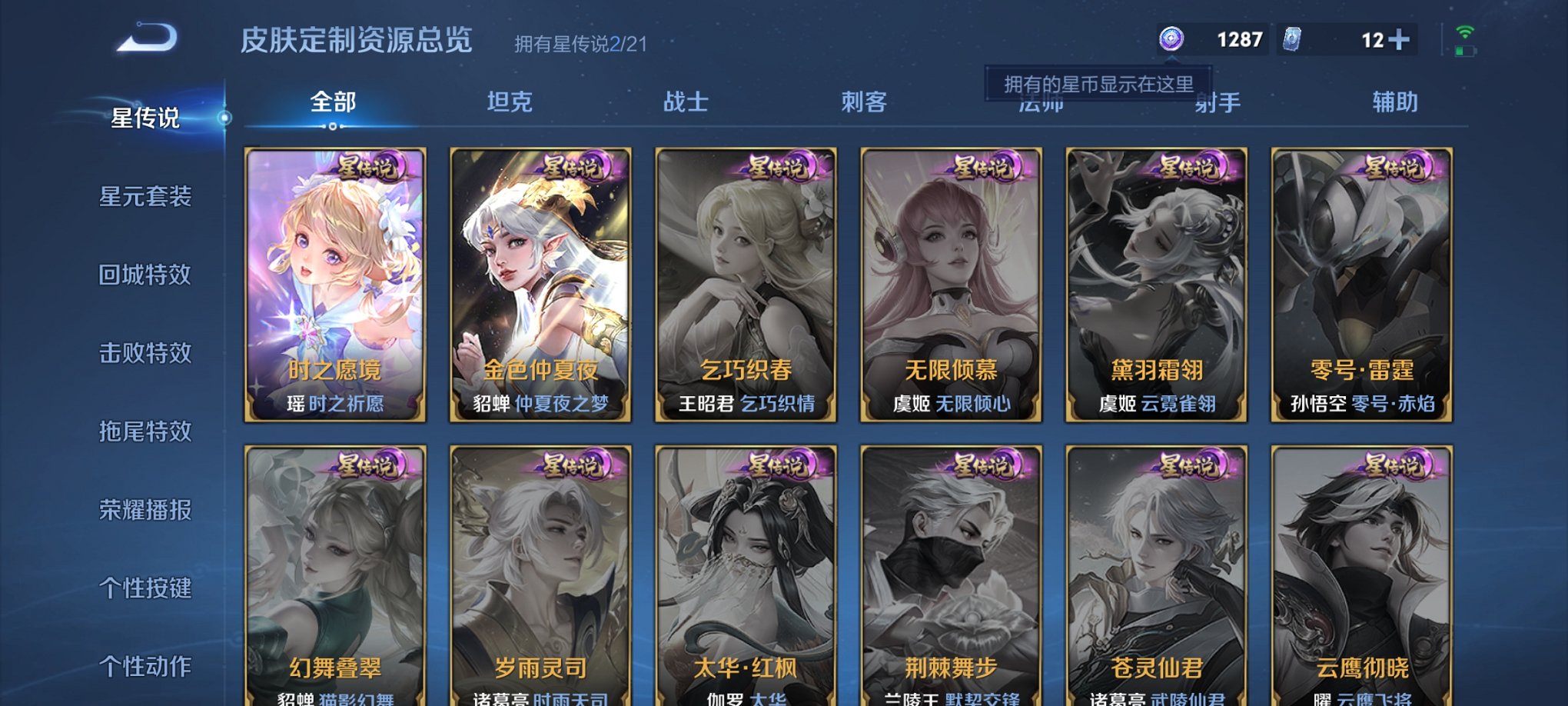
Task: Open the 个性动作 section
Action: pyautogui.click(x=146, y=666)
